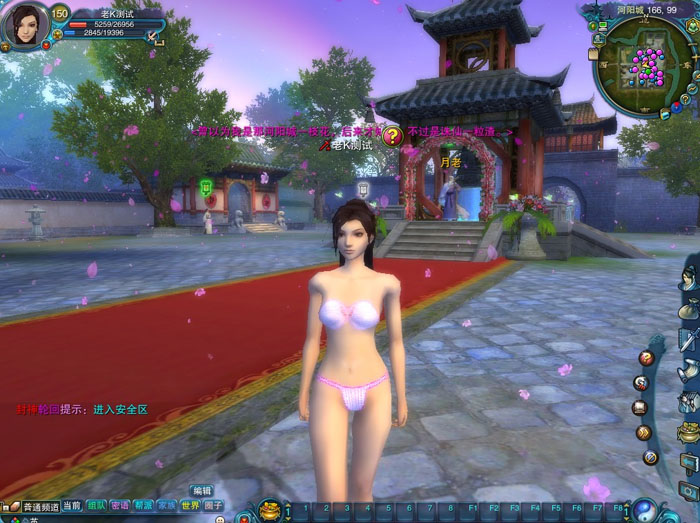Screen dimensions: 700x523
Task: Choose the 帮派 guild chat tab
Action: (x=144, y=506)
